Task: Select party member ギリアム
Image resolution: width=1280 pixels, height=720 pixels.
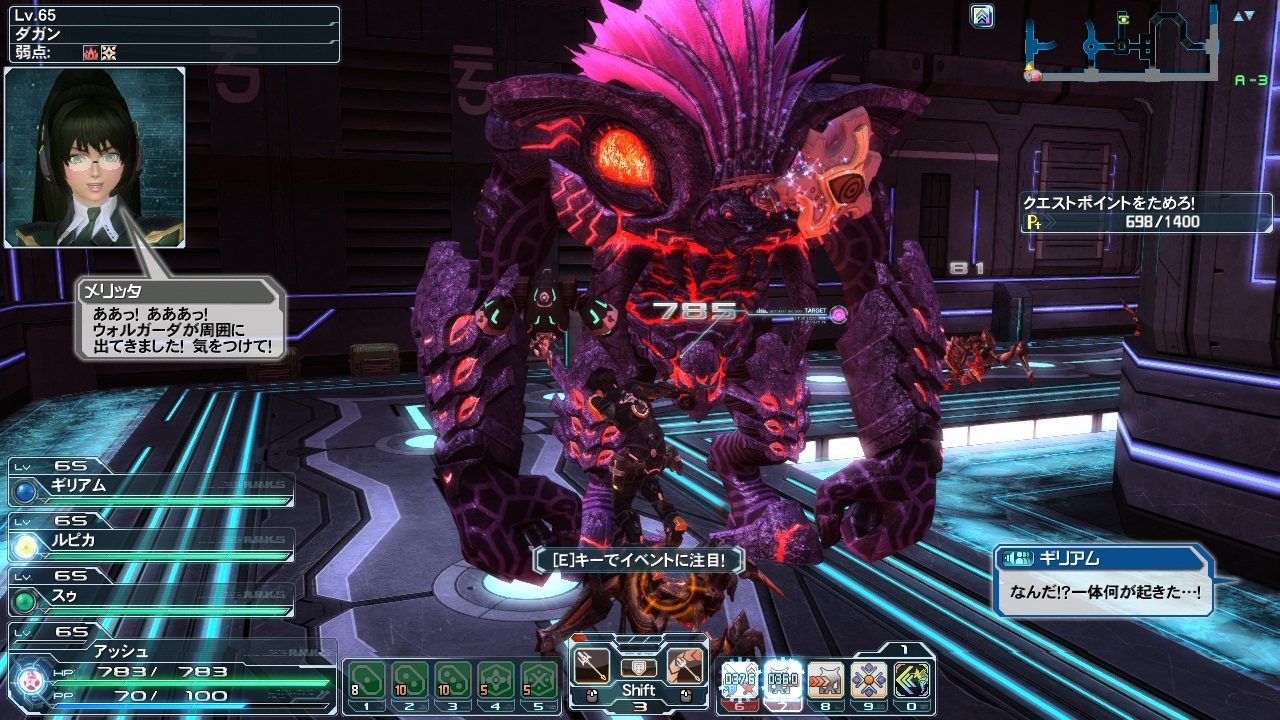Action: click(x=150, y=487)
